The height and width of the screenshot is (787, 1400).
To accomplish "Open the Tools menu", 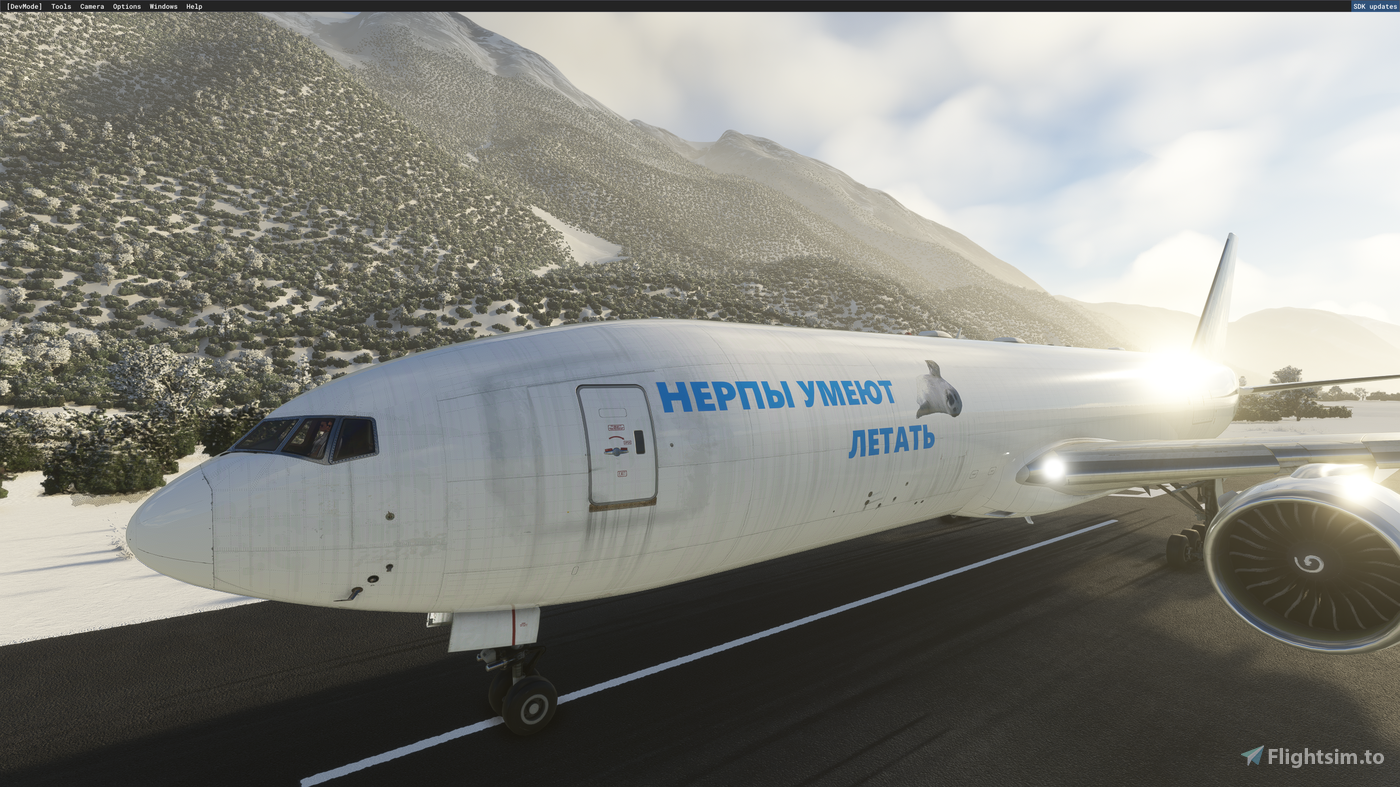I will [59, 5].
